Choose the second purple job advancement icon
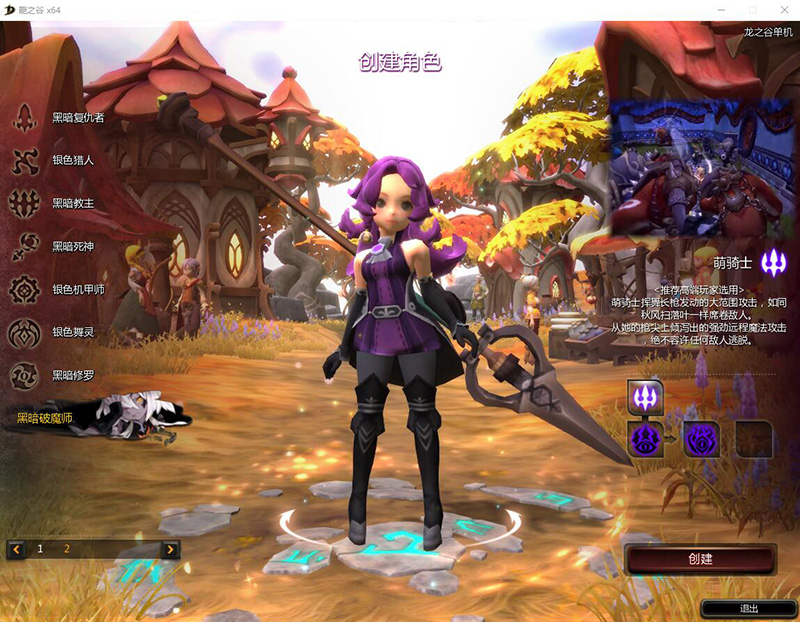 pos(701,438)
